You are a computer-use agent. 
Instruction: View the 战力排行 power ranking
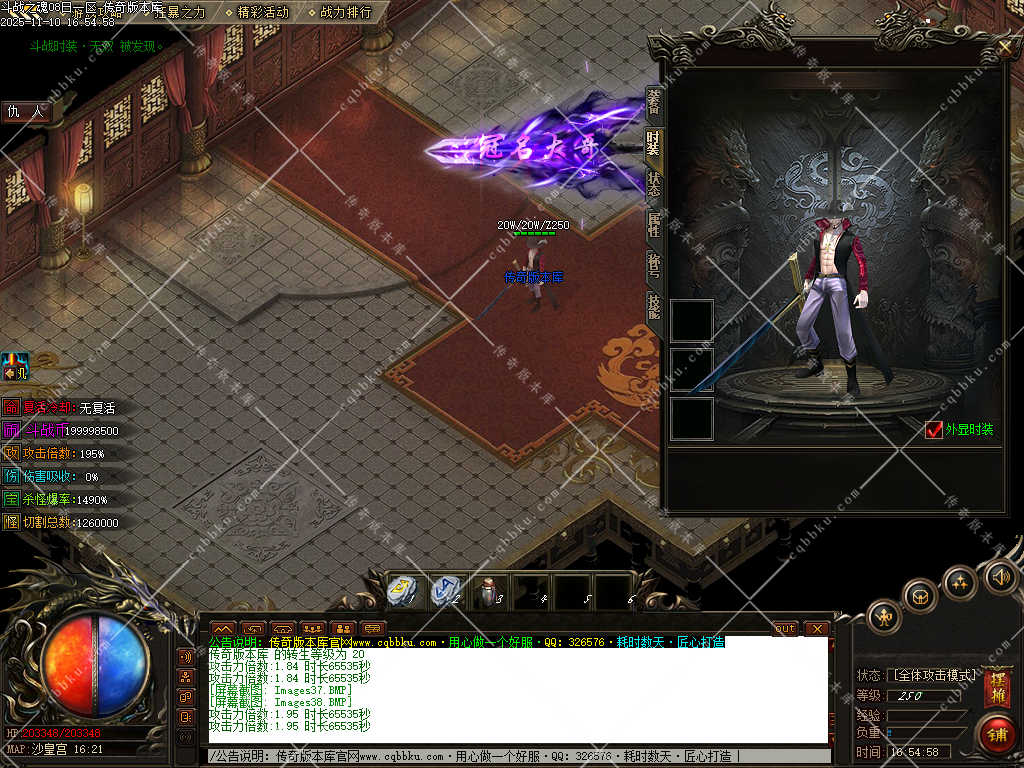pyautogui.click(x=346, y=13)
